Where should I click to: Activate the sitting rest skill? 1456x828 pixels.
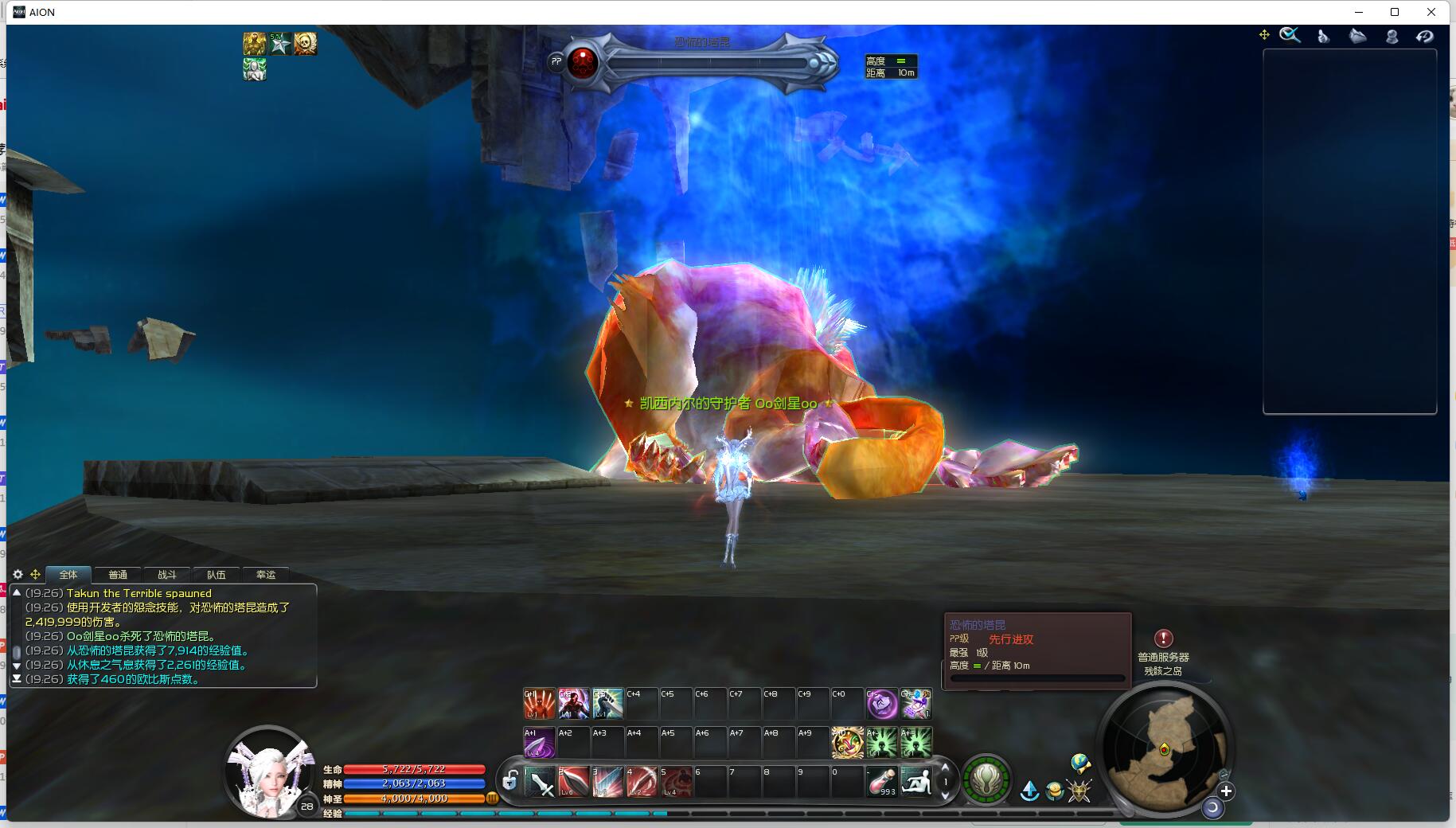click(x=915, y=781)
